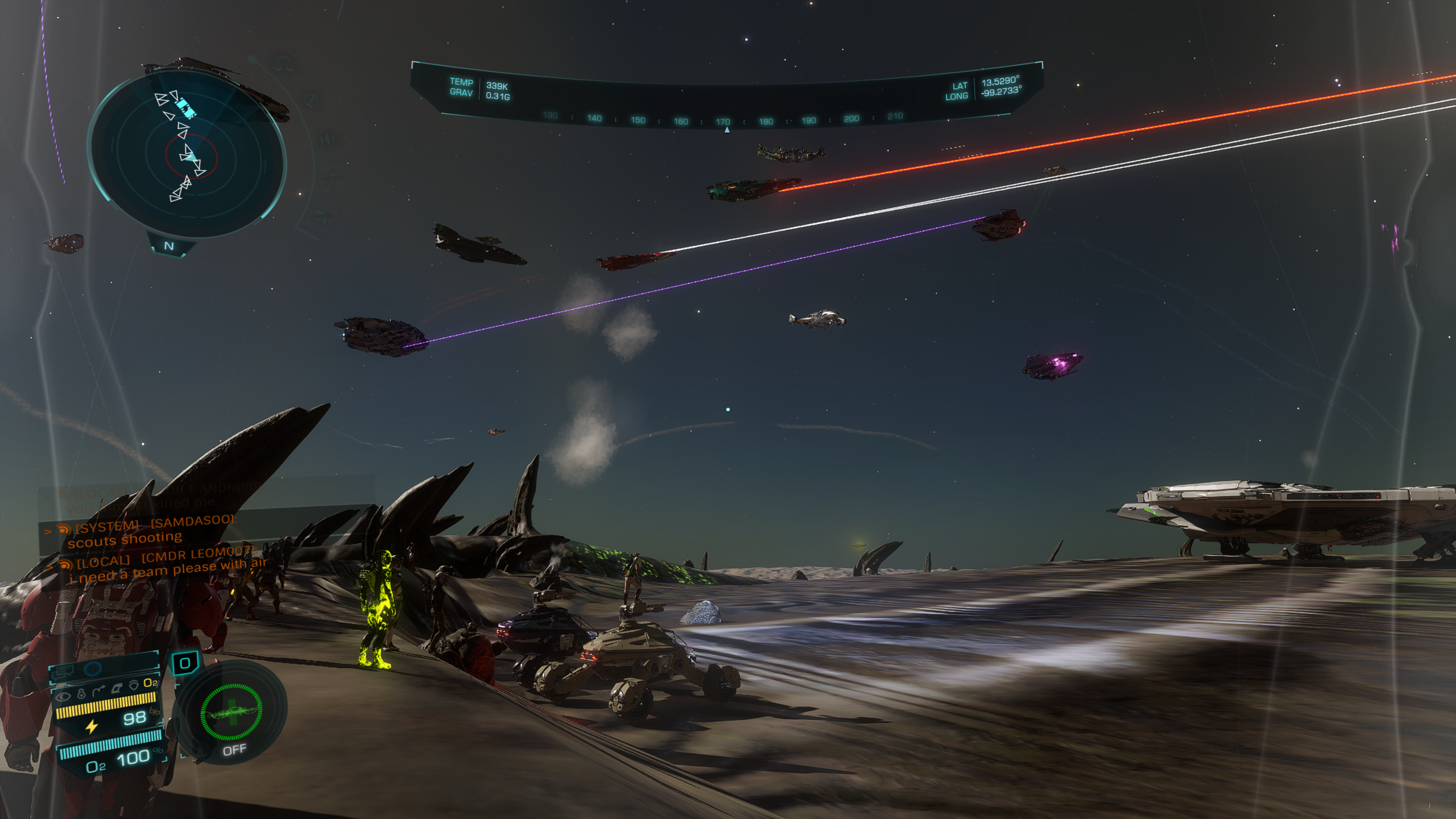This screenshot has height=819, width=1456.
Task: Click the tool slot counter showing zero
Action: [x=185, y=663]
